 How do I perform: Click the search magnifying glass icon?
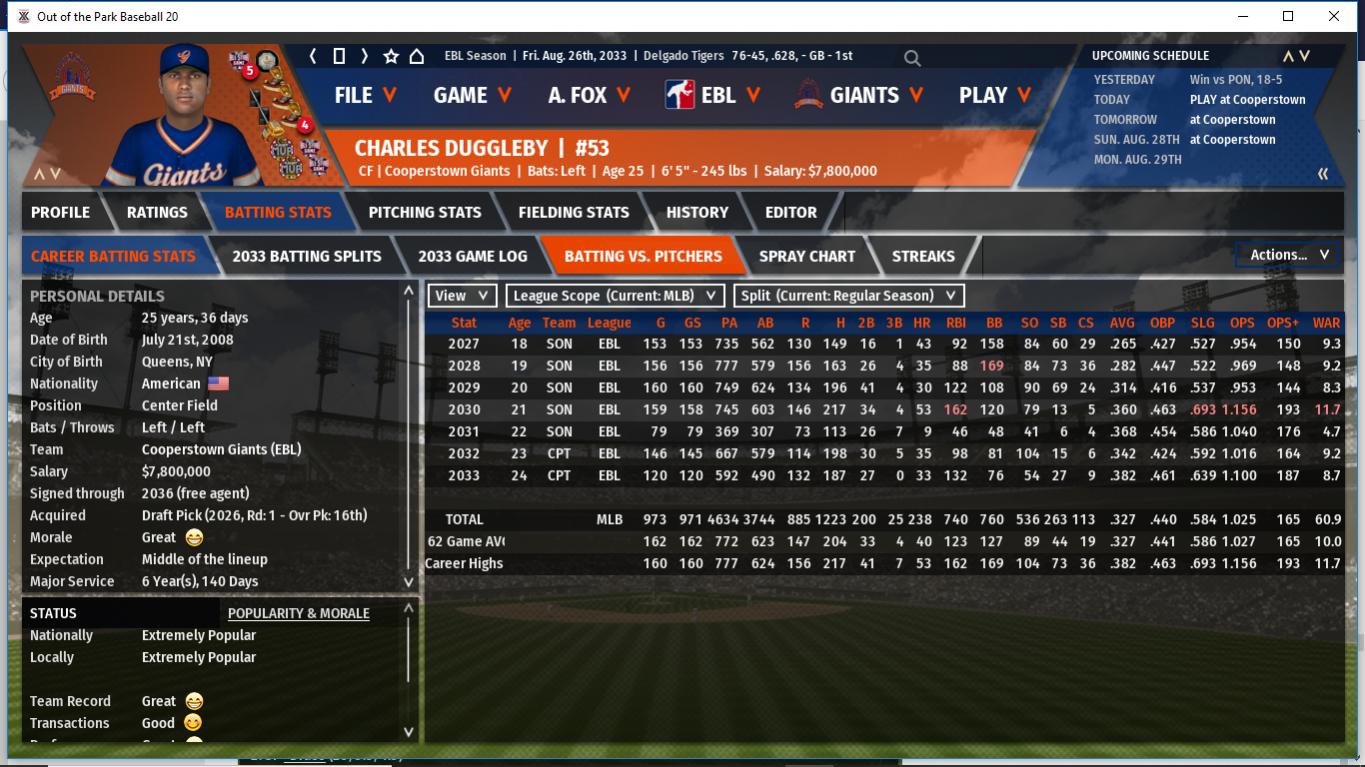tap(912, 58)
